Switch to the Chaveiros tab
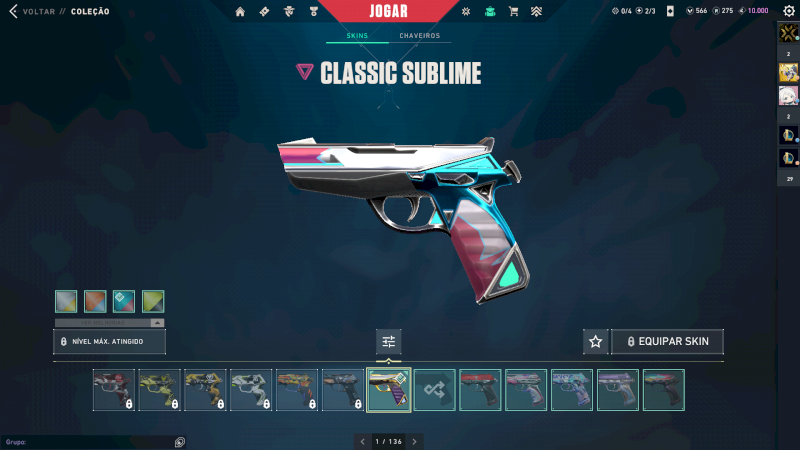800x450 pixels. (x=419, y=36)
